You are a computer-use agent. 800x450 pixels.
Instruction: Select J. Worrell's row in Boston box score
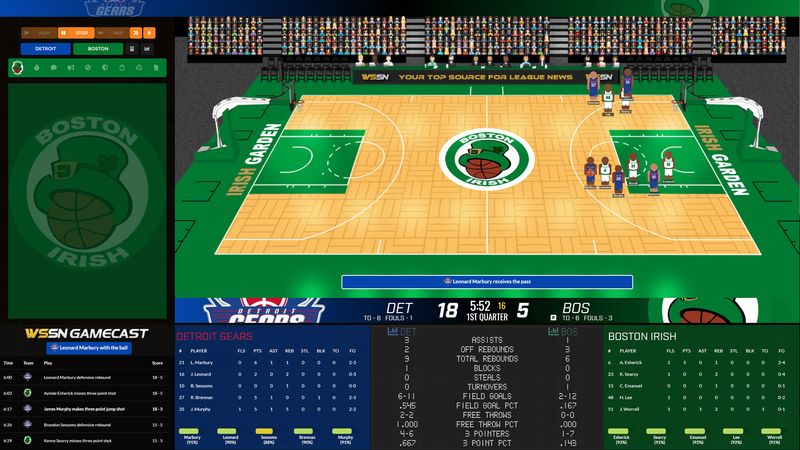(x=700, y=408)
